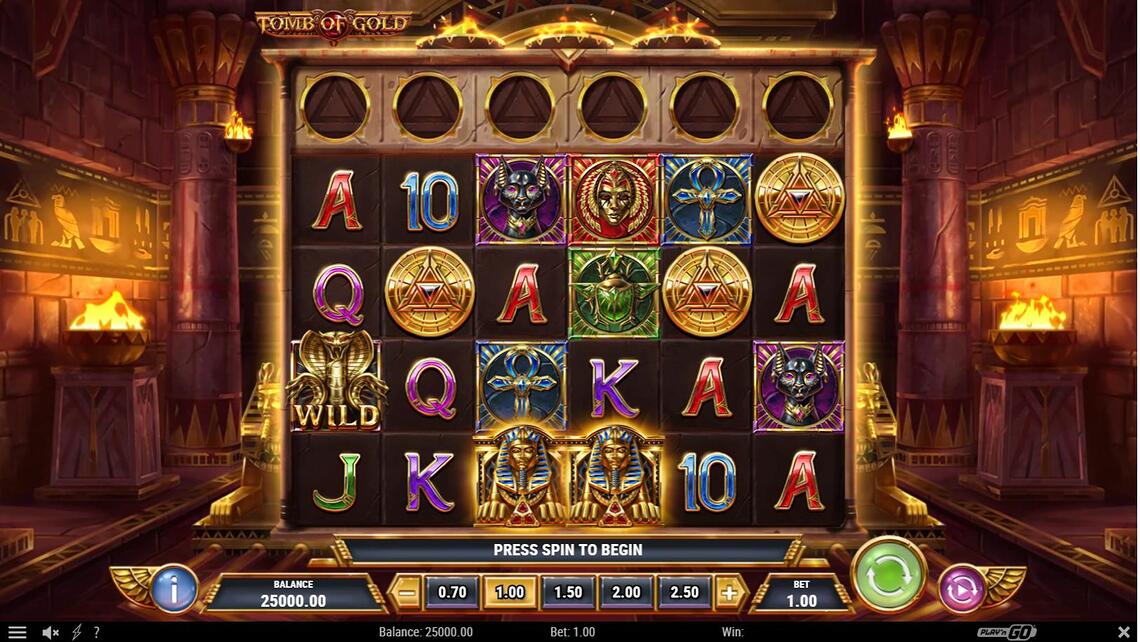Select the 0.70 bet value

452,592
